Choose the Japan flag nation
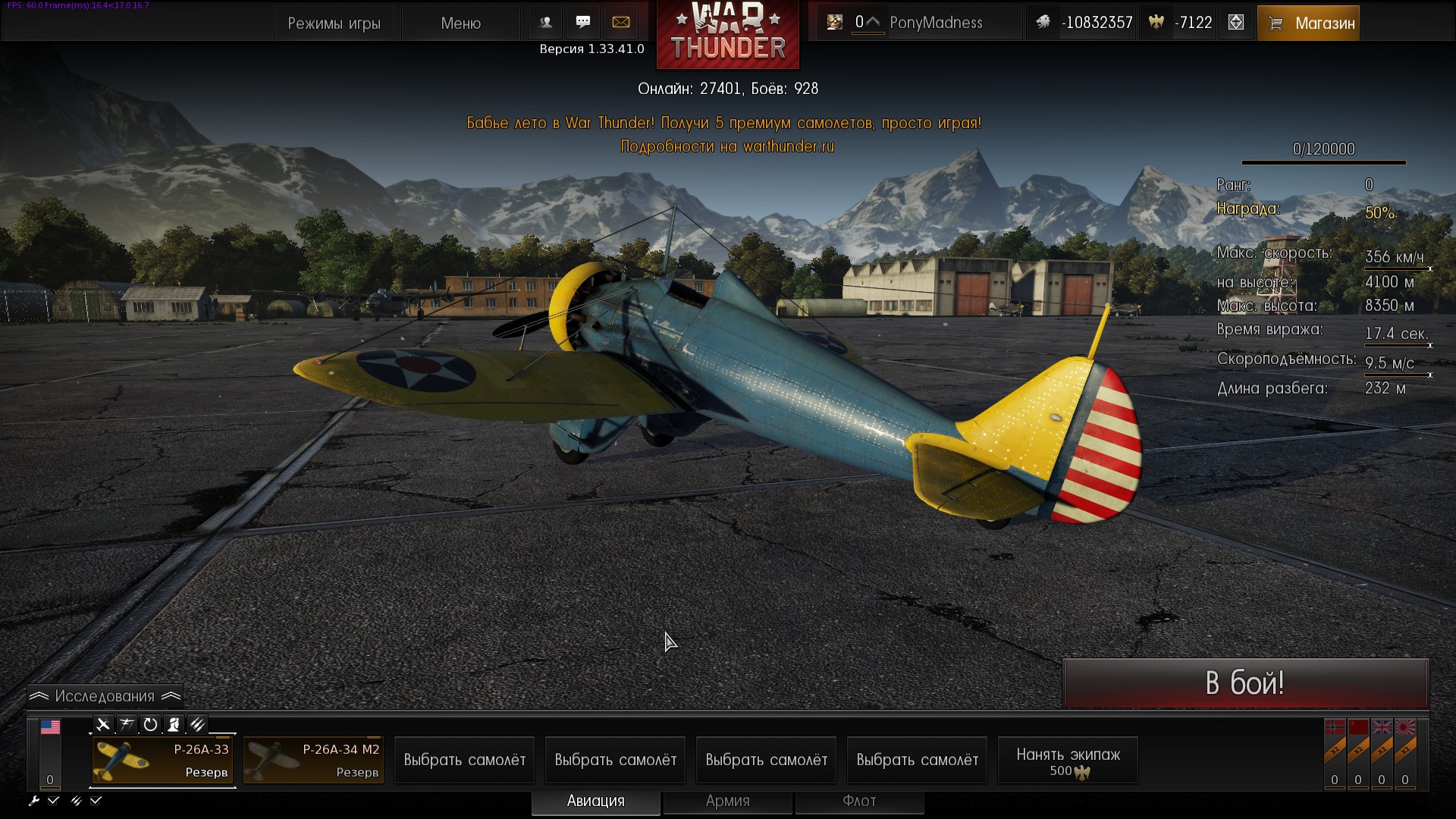Screen dimensions: 1456x819 (1405, 730)
